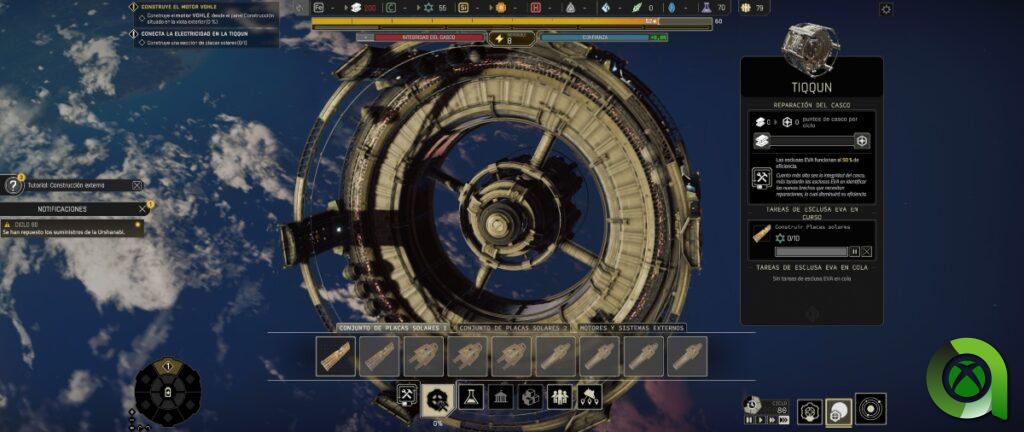Open settings gear in top right corner
Viewport: 1024px width, 432px height.
click(x=886, y=9)
